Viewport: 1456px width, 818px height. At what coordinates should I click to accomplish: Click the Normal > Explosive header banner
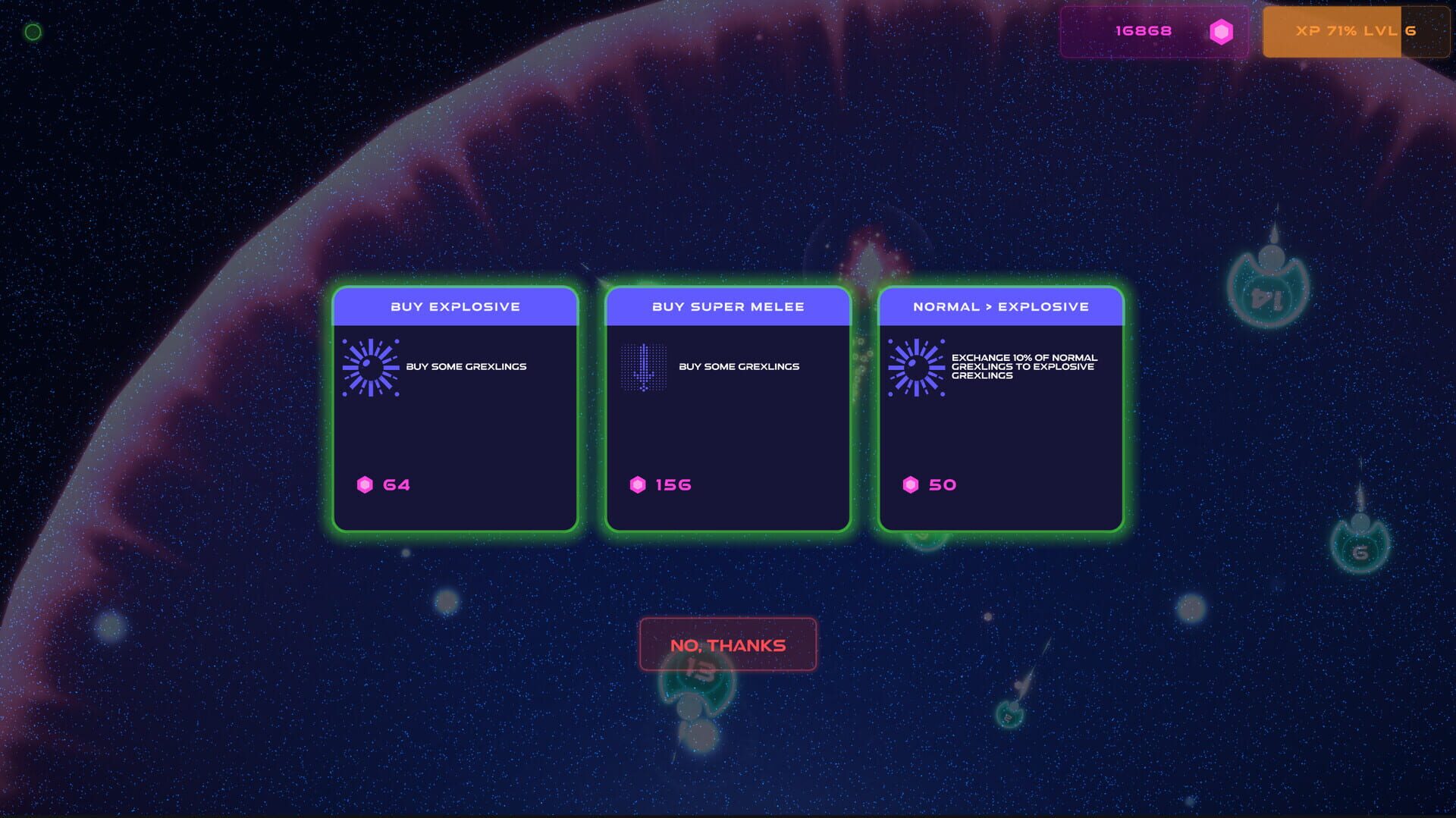point(1001,306)
